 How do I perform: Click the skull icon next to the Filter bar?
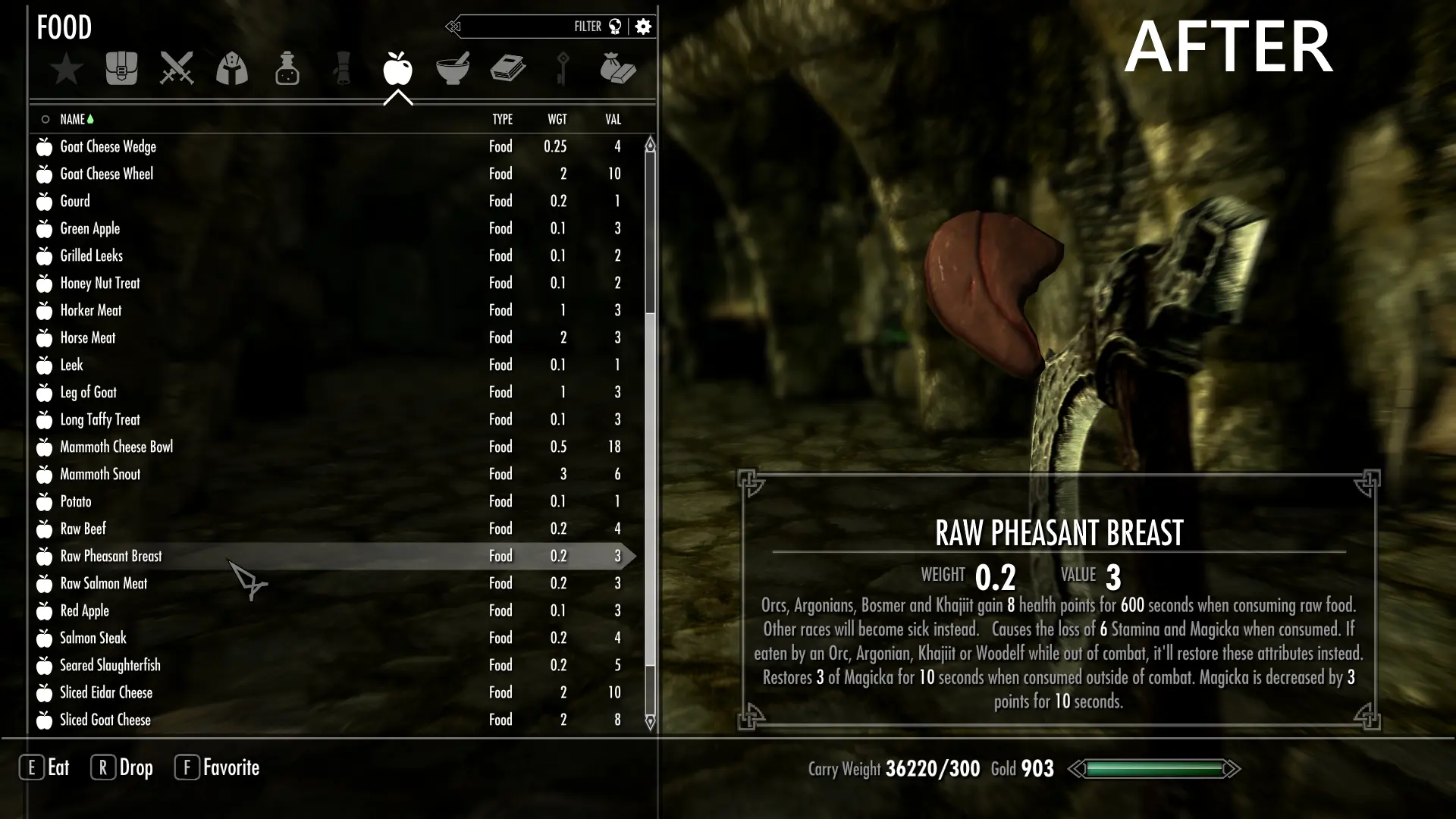(616, 26)
